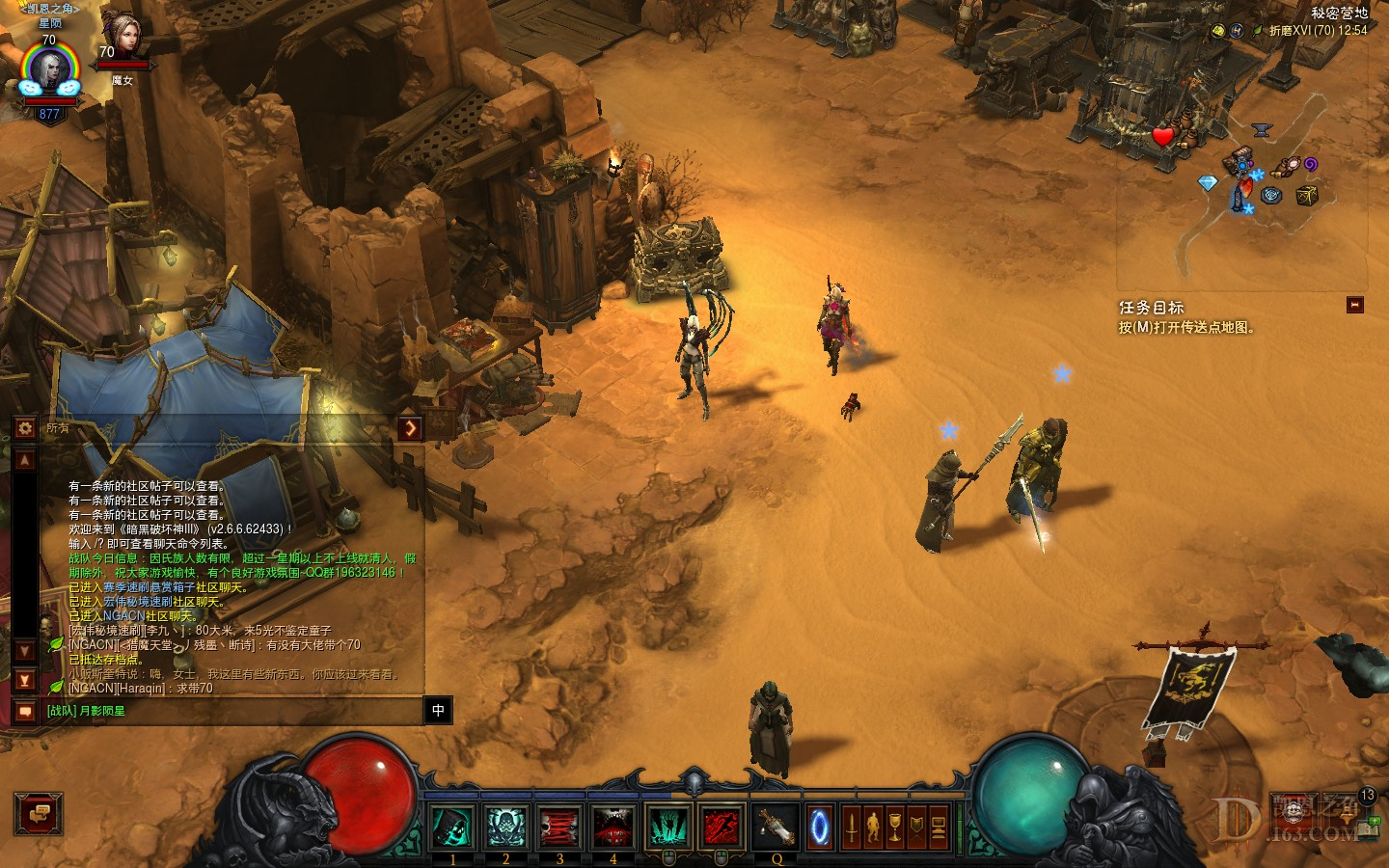Select the red blood rune right-mouse skill

tap(722, 827)
